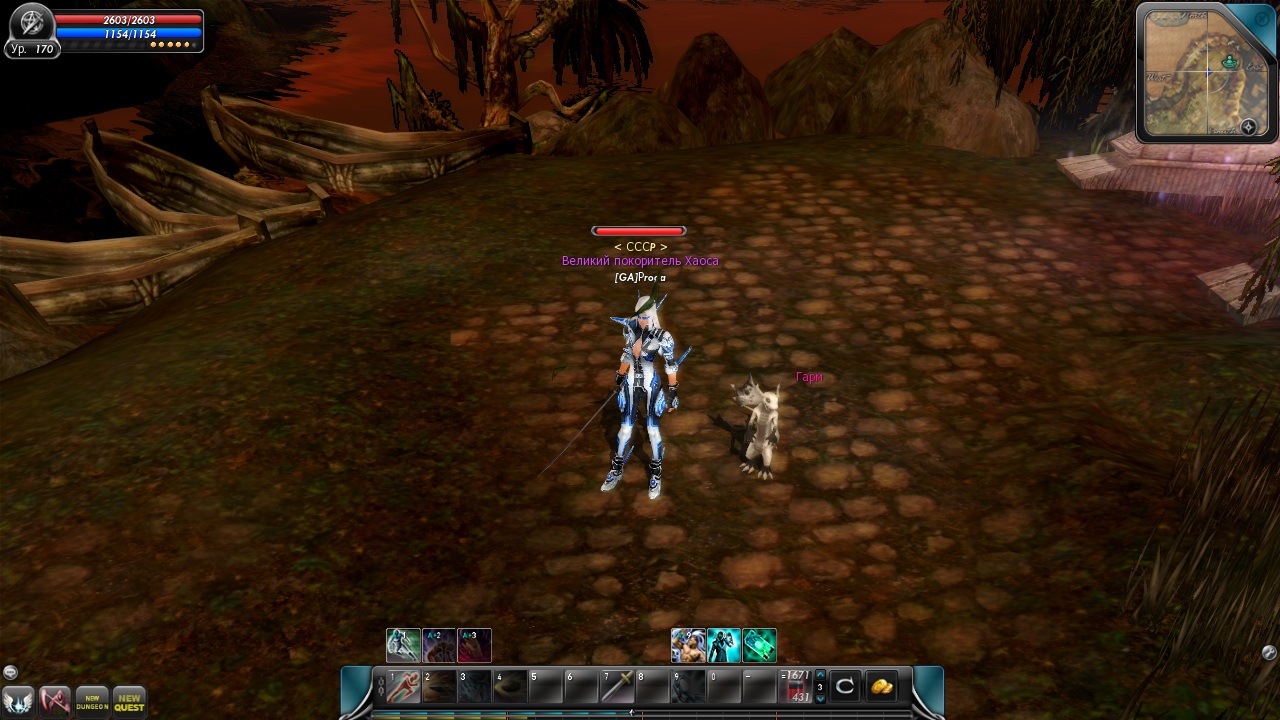Open the New Quest notification

129,700
